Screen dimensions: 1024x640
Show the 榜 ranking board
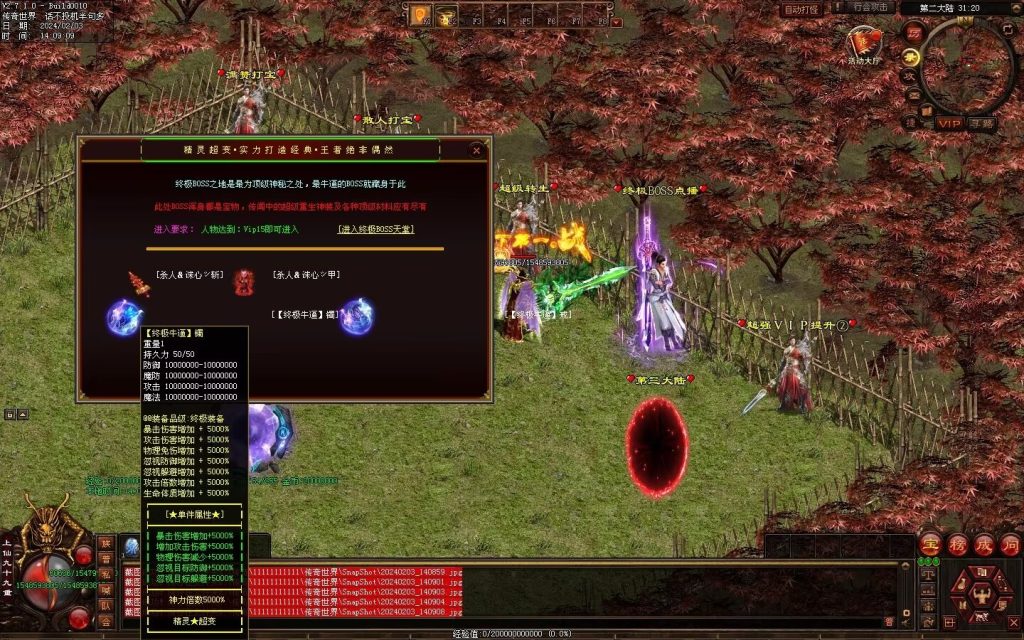click(x=957, y=545)
